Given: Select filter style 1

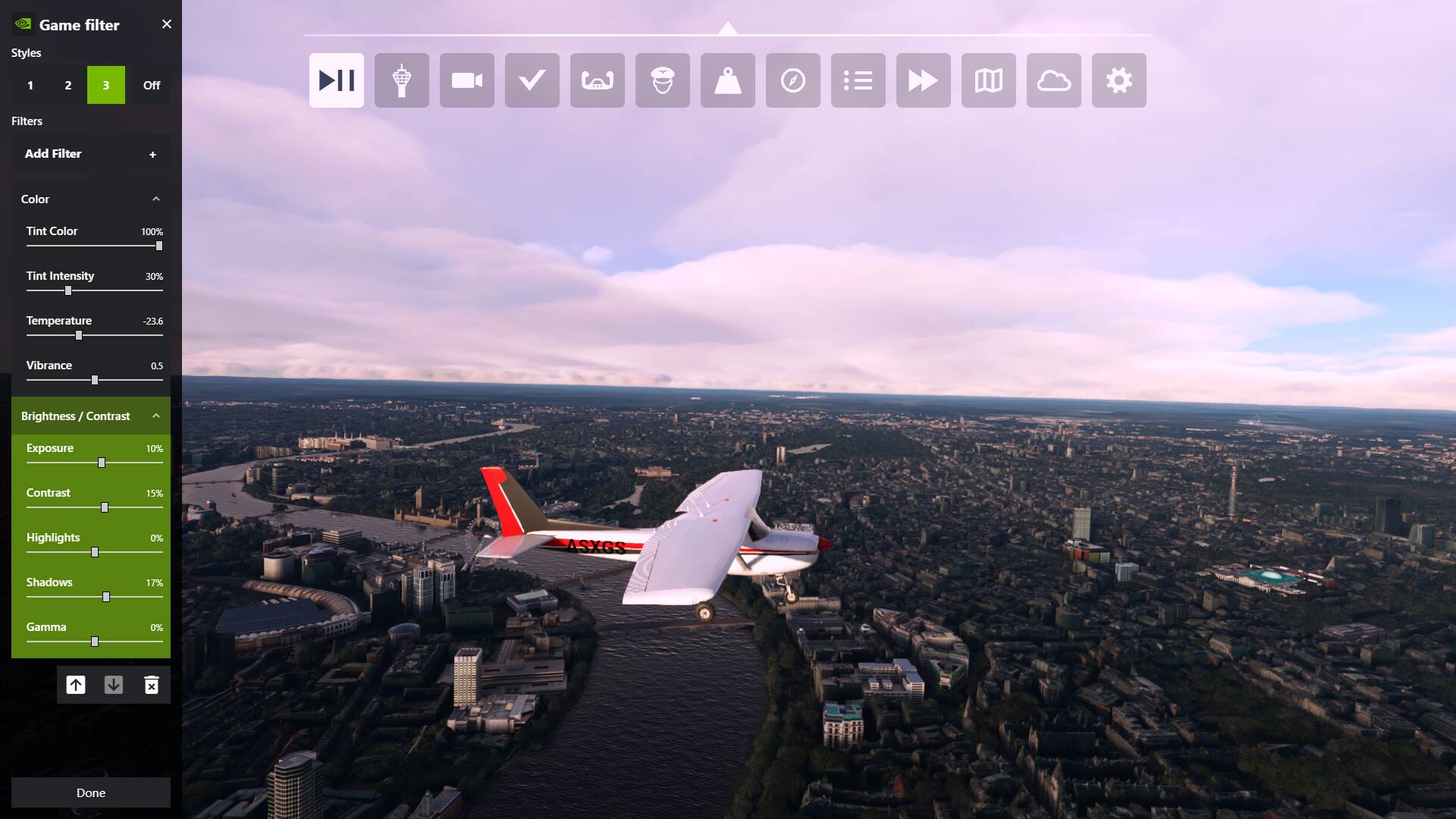Looking at the screenshot, I should [30, 85].
